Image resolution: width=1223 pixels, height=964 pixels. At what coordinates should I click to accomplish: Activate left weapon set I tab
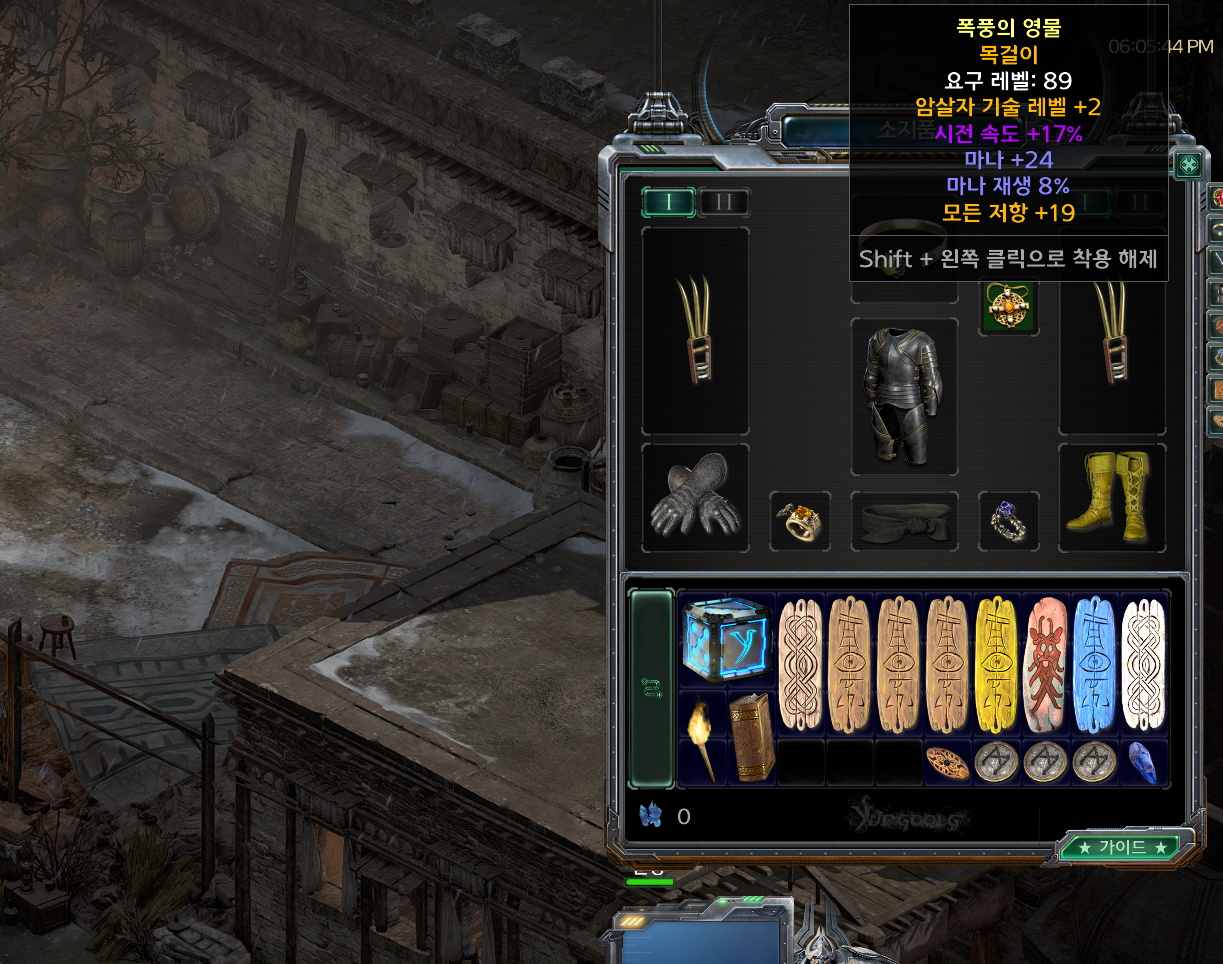pyautogui.click(x=669, y=202)
